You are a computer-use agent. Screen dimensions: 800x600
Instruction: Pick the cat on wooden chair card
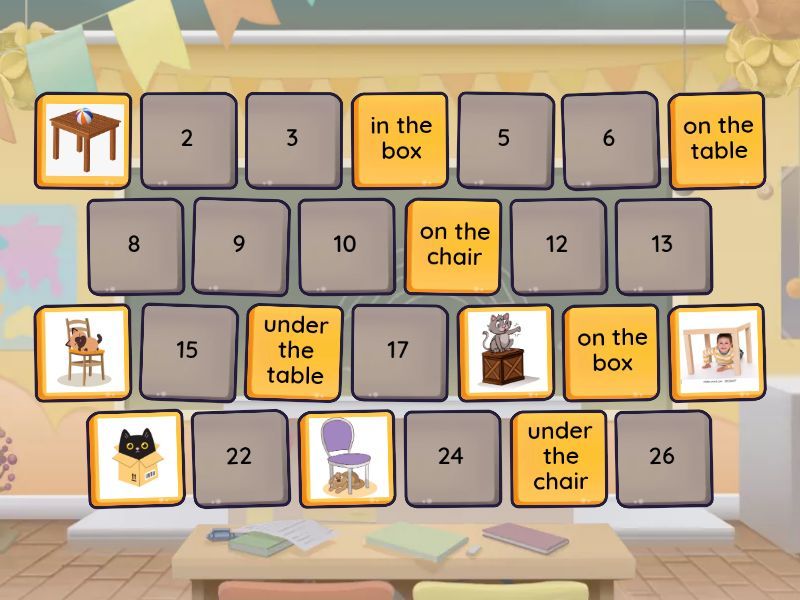[x=83, y=351]
